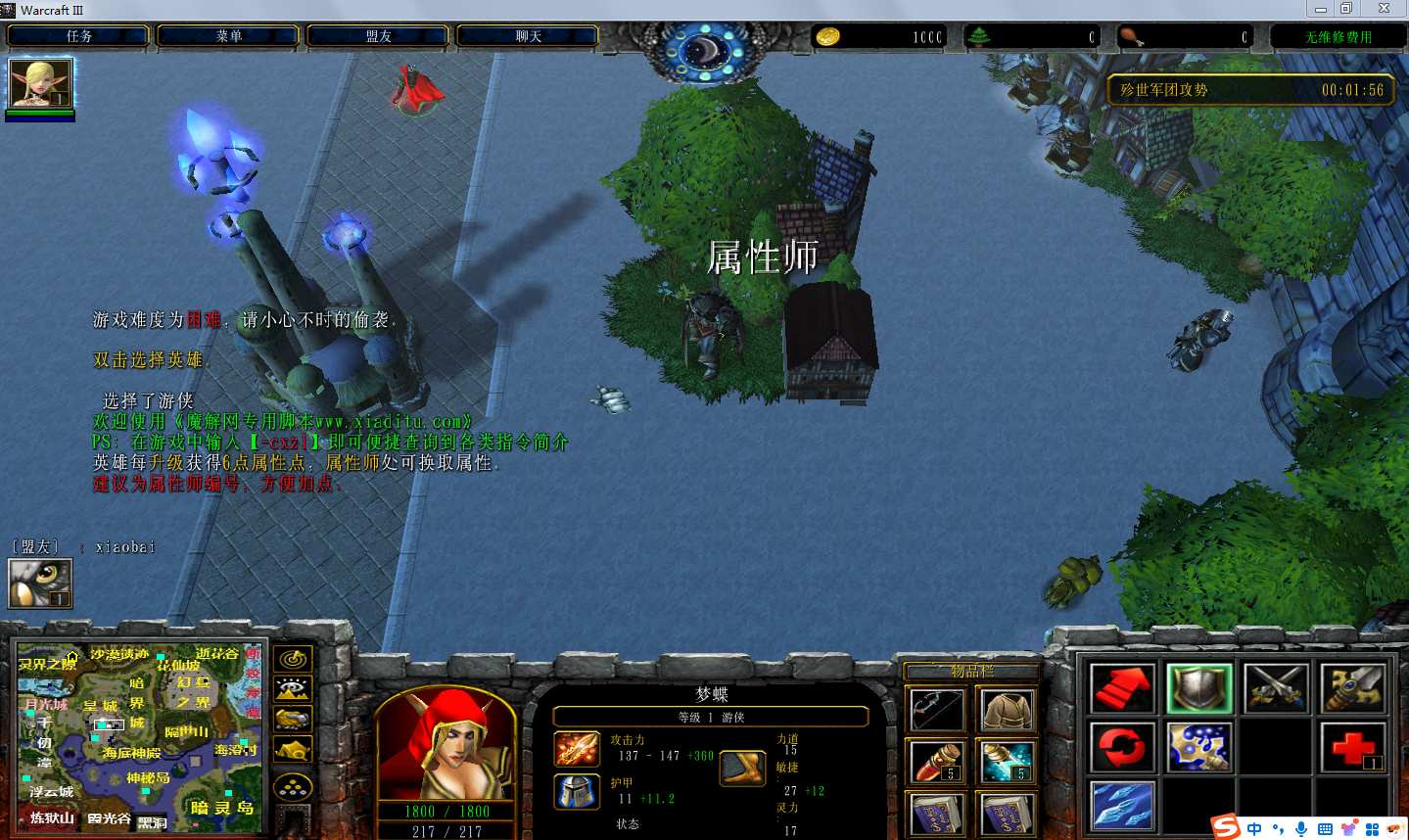The height and width of the screenshot is (840, 1409).
Task: Open the red cross hero skills
Action: pyautogui.click(x=1352, y=748)
